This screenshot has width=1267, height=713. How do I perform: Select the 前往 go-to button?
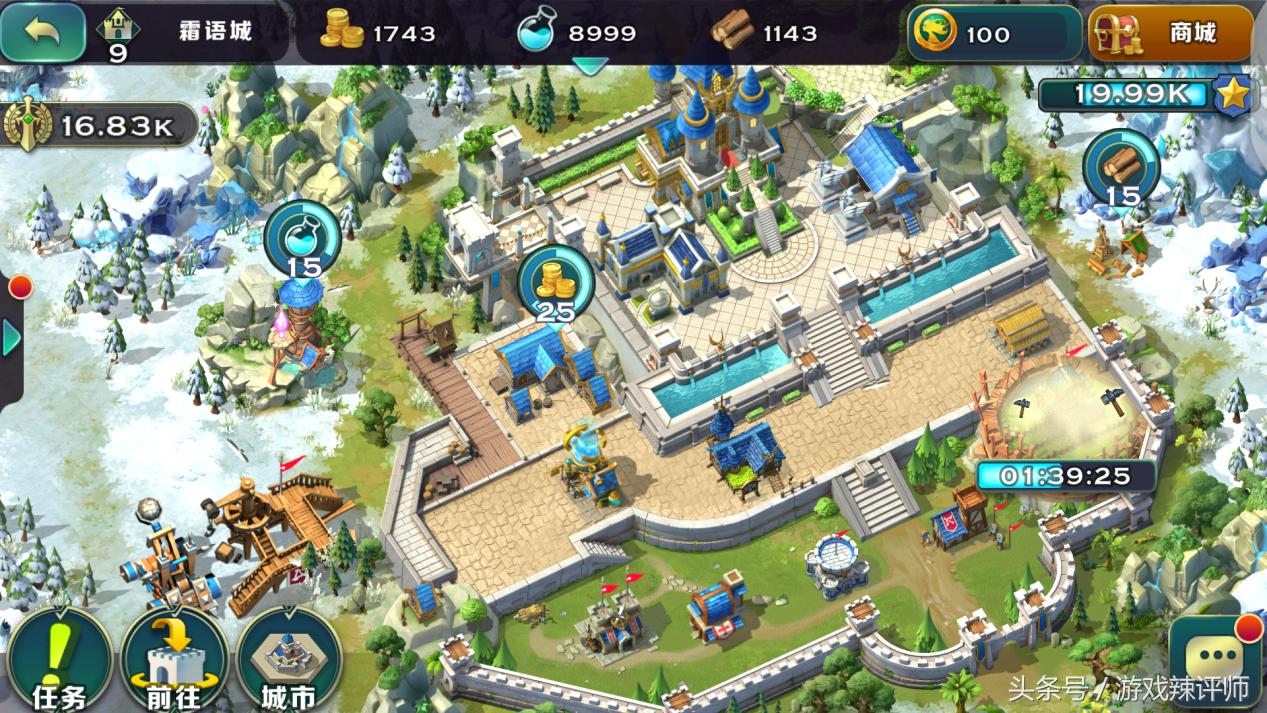pyautogui.click(x=174, y=661)
